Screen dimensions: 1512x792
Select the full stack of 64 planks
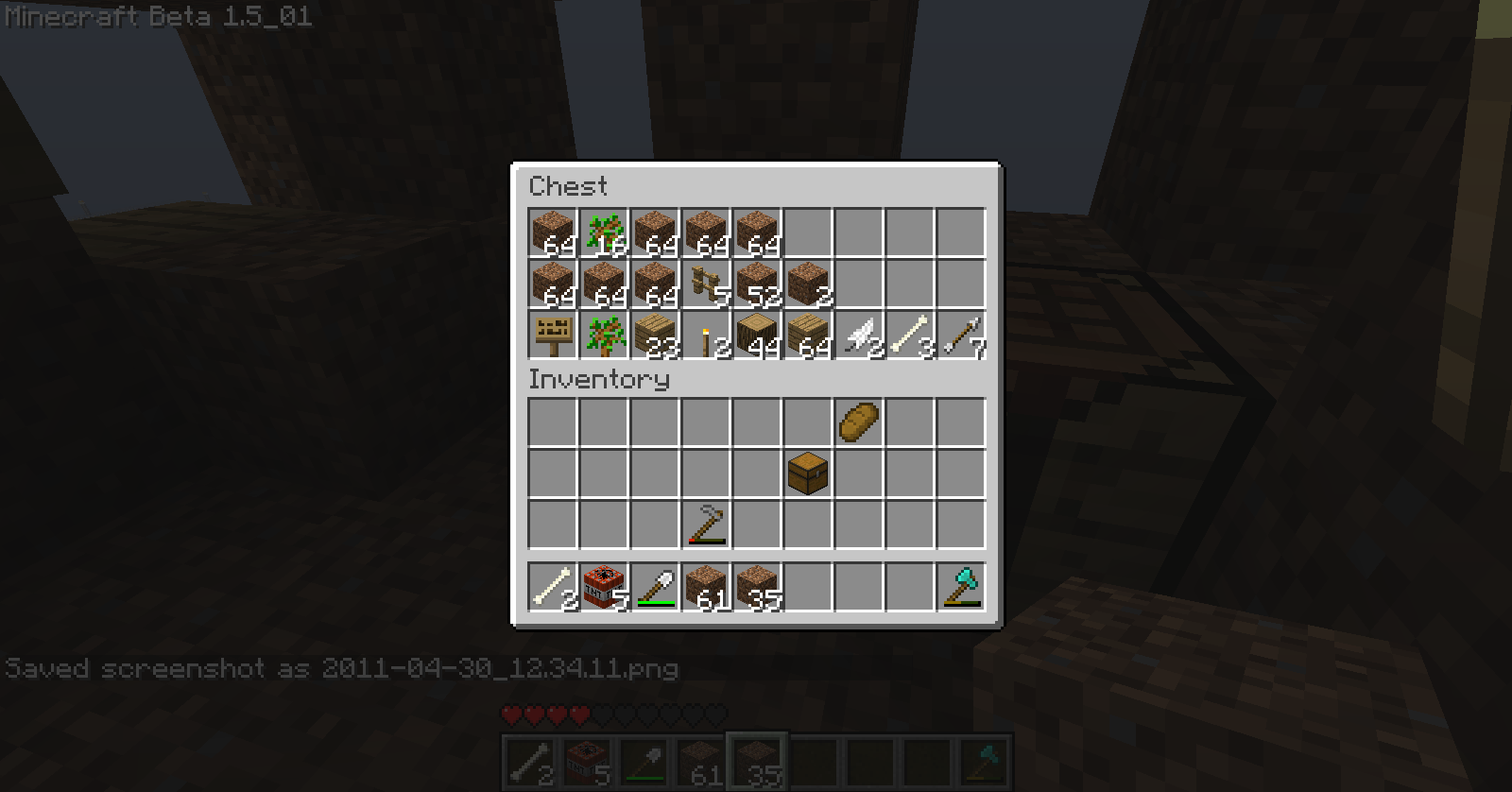pos(808,336)
